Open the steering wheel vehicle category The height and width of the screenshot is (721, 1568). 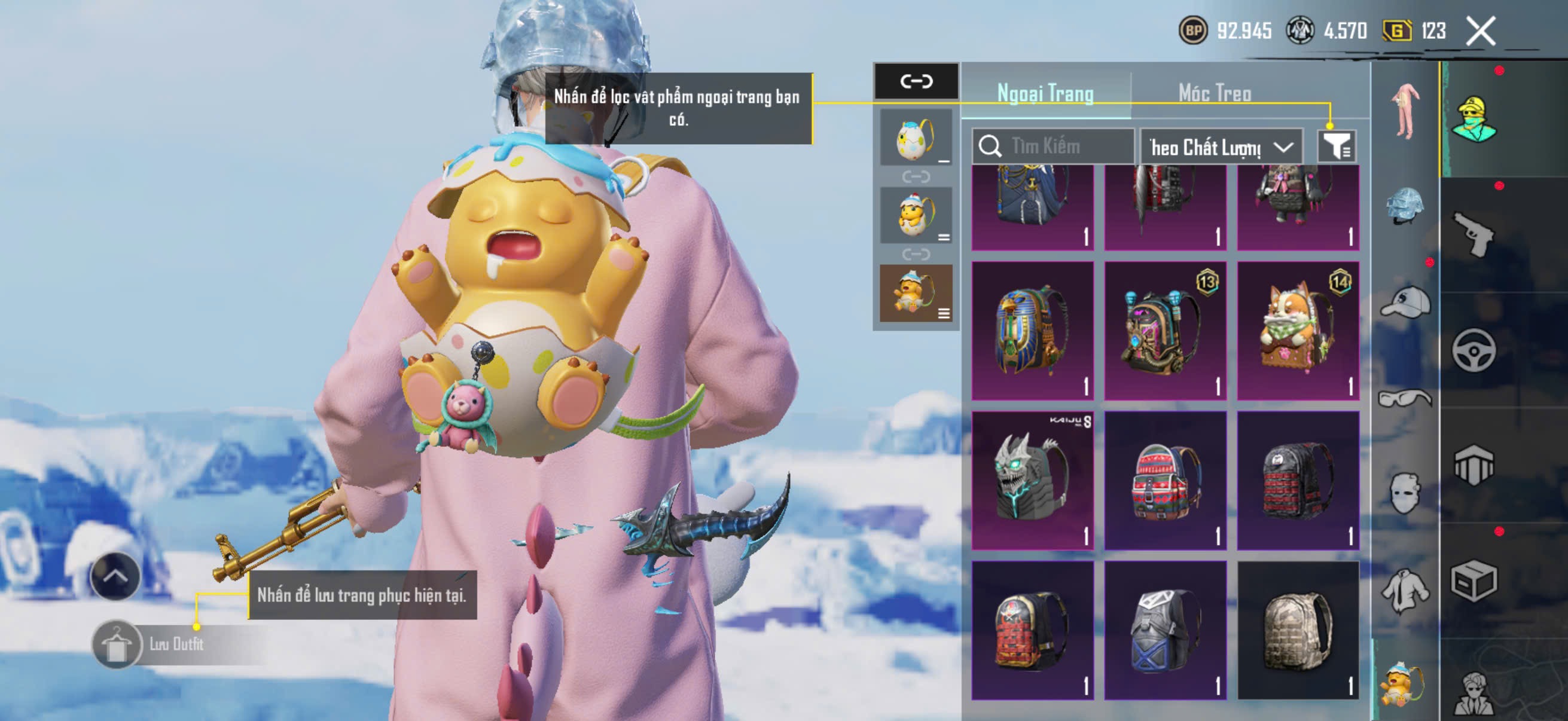click(1473, 350)
